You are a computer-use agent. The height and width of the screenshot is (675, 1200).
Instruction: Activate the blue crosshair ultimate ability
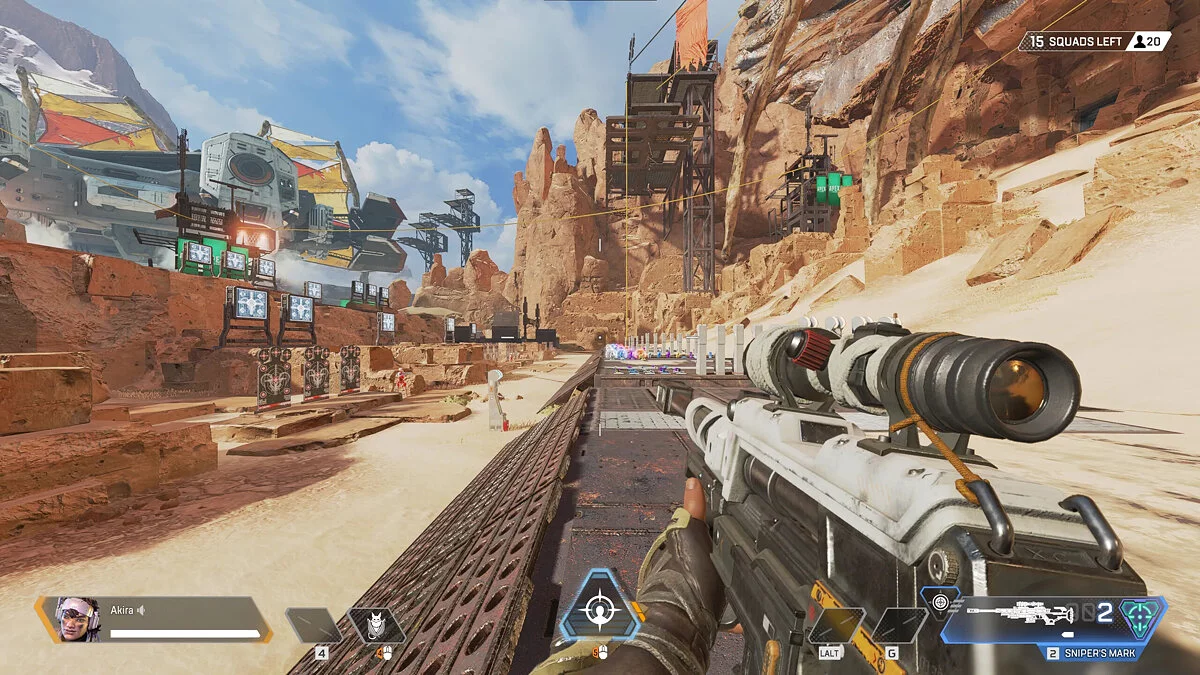599,606
